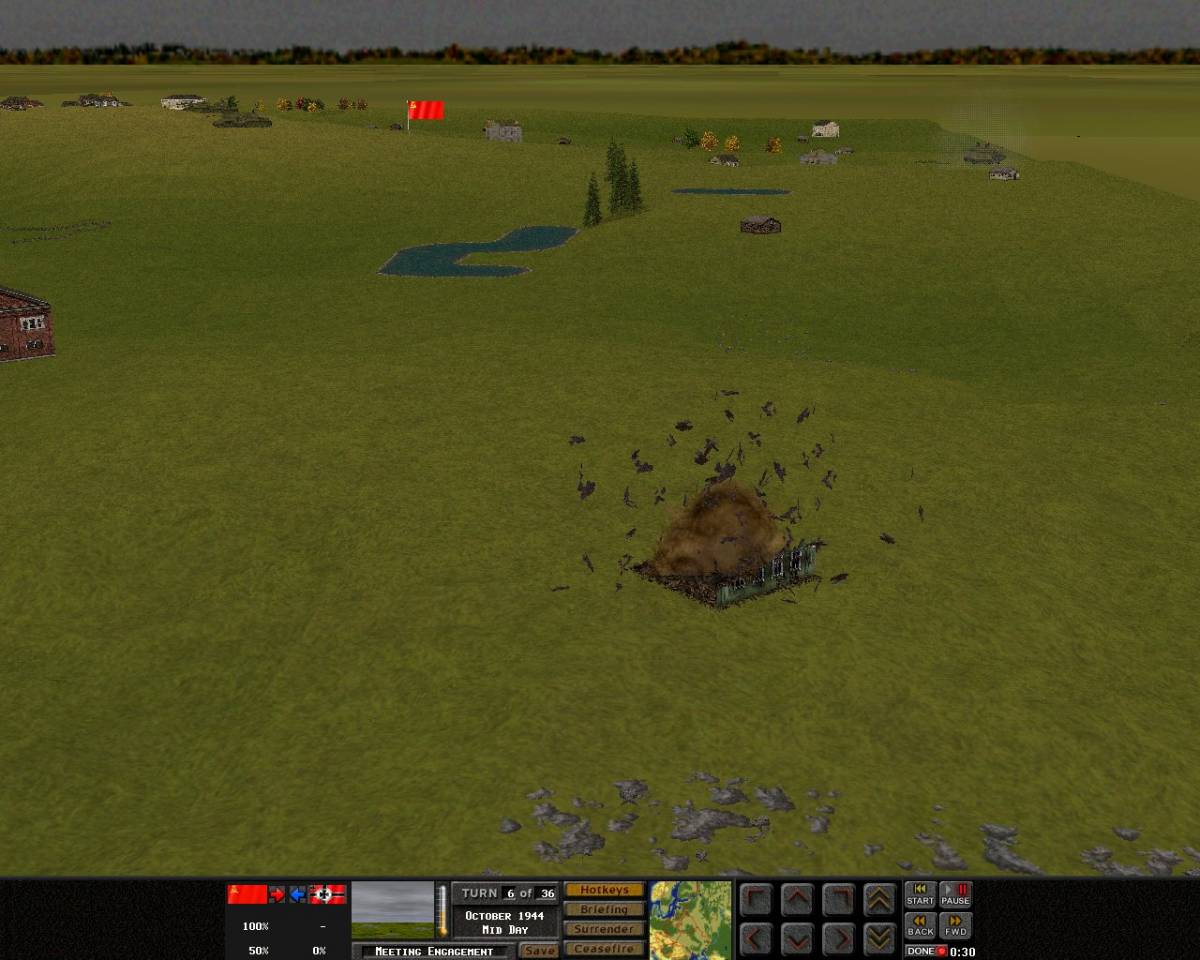Rewind replay to START
This screenshot has width=1200, height=960.
point(920,895)
